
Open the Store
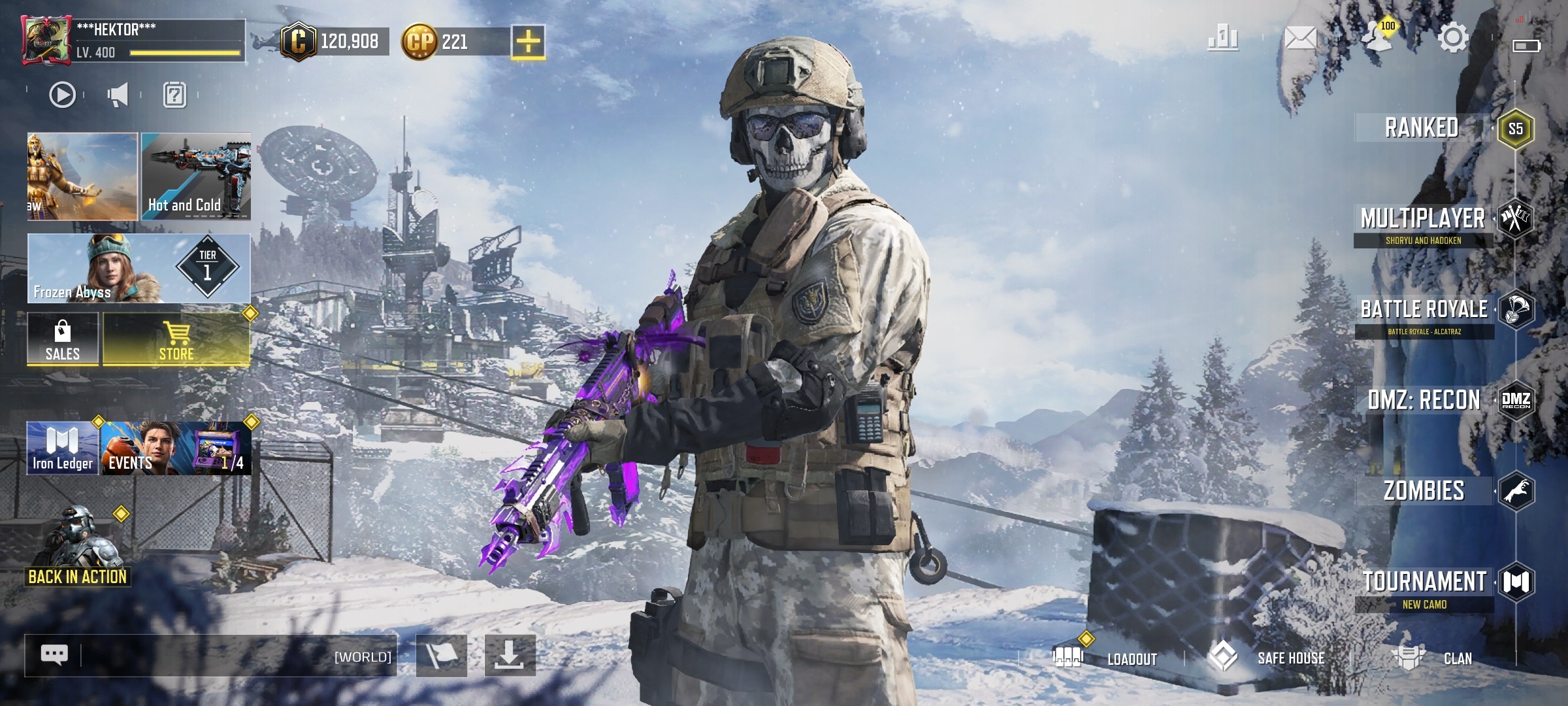[x=176, y=339]
